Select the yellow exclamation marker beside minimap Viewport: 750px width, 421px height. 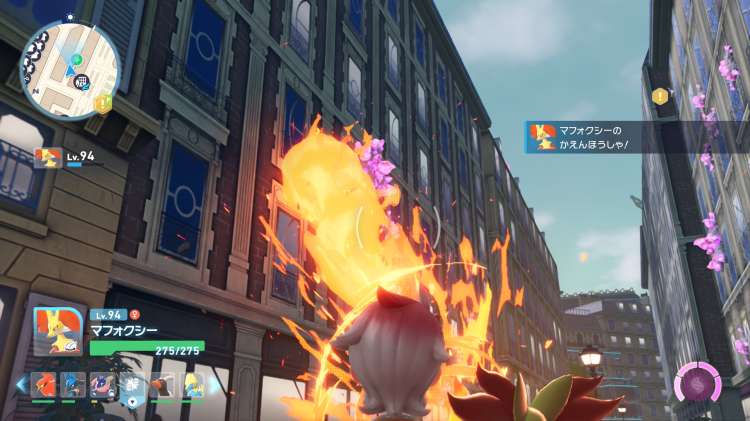point(102,103)
